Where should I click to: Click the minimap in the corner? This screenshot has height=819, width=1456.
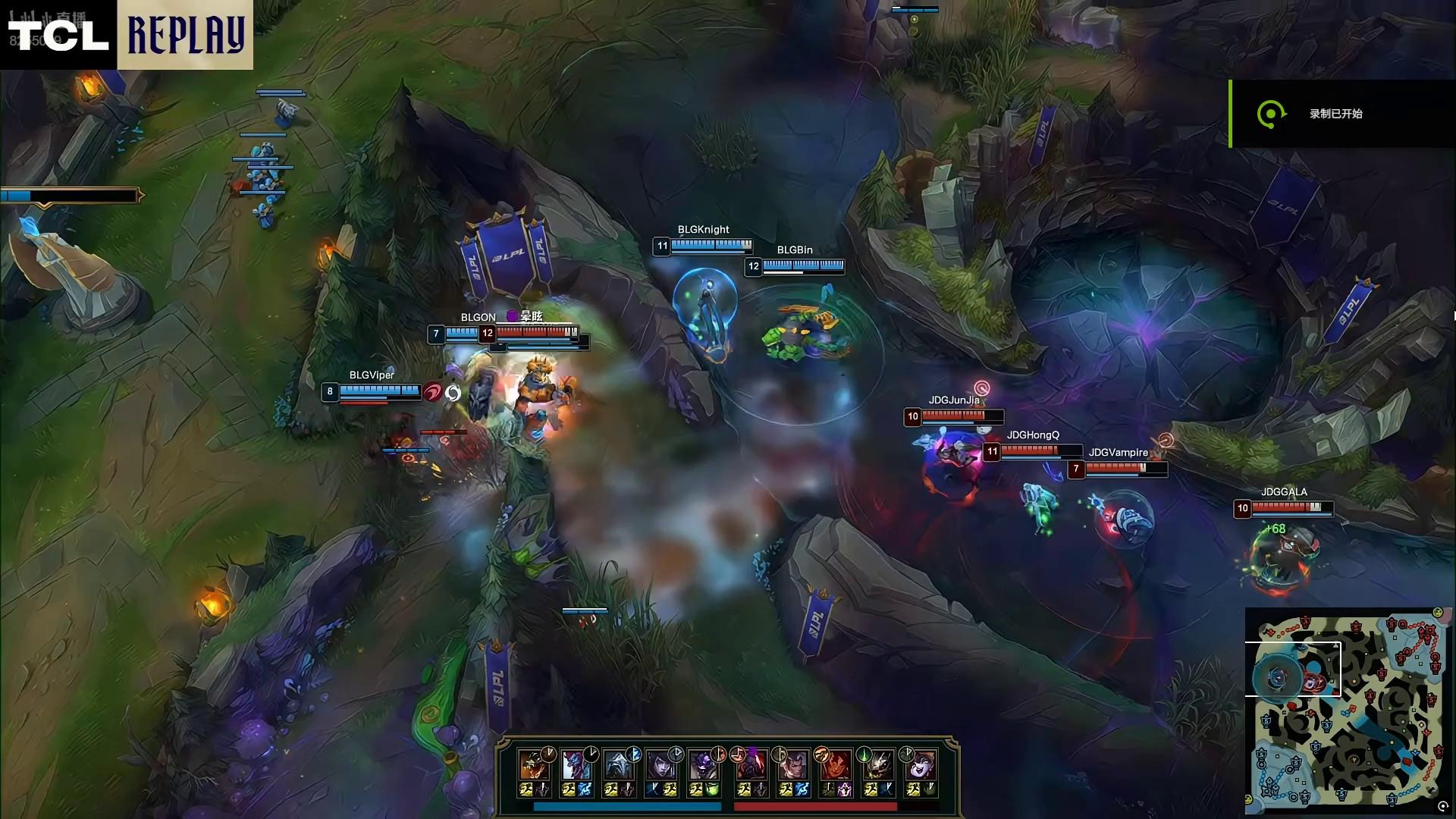click(1347, 711)
